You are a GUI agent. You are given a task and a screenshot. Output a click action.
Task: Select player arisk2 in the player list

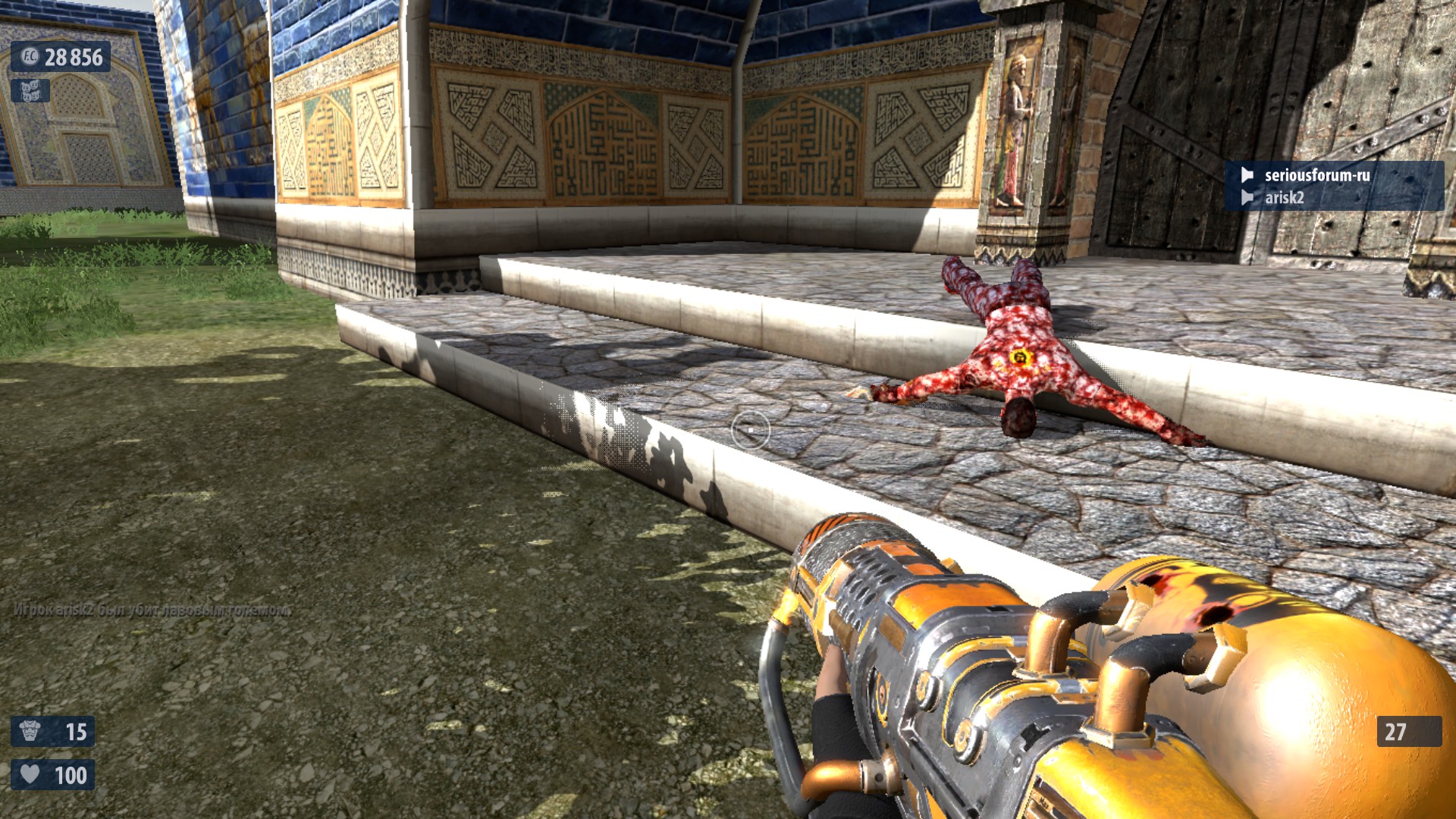1284,198
